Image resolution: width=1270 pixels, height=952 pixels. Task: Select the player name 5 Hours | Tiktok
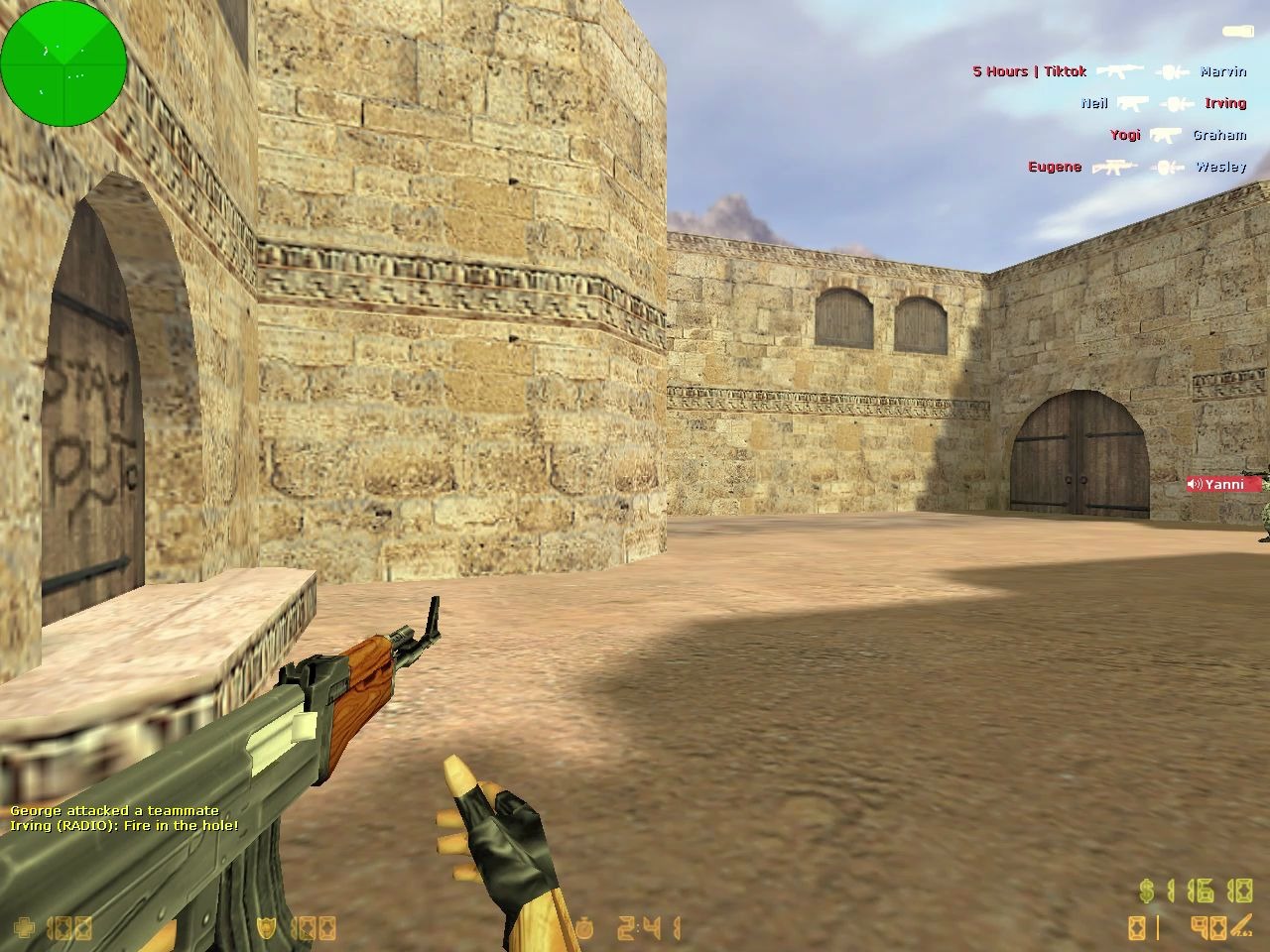(x=1029, y=71)
